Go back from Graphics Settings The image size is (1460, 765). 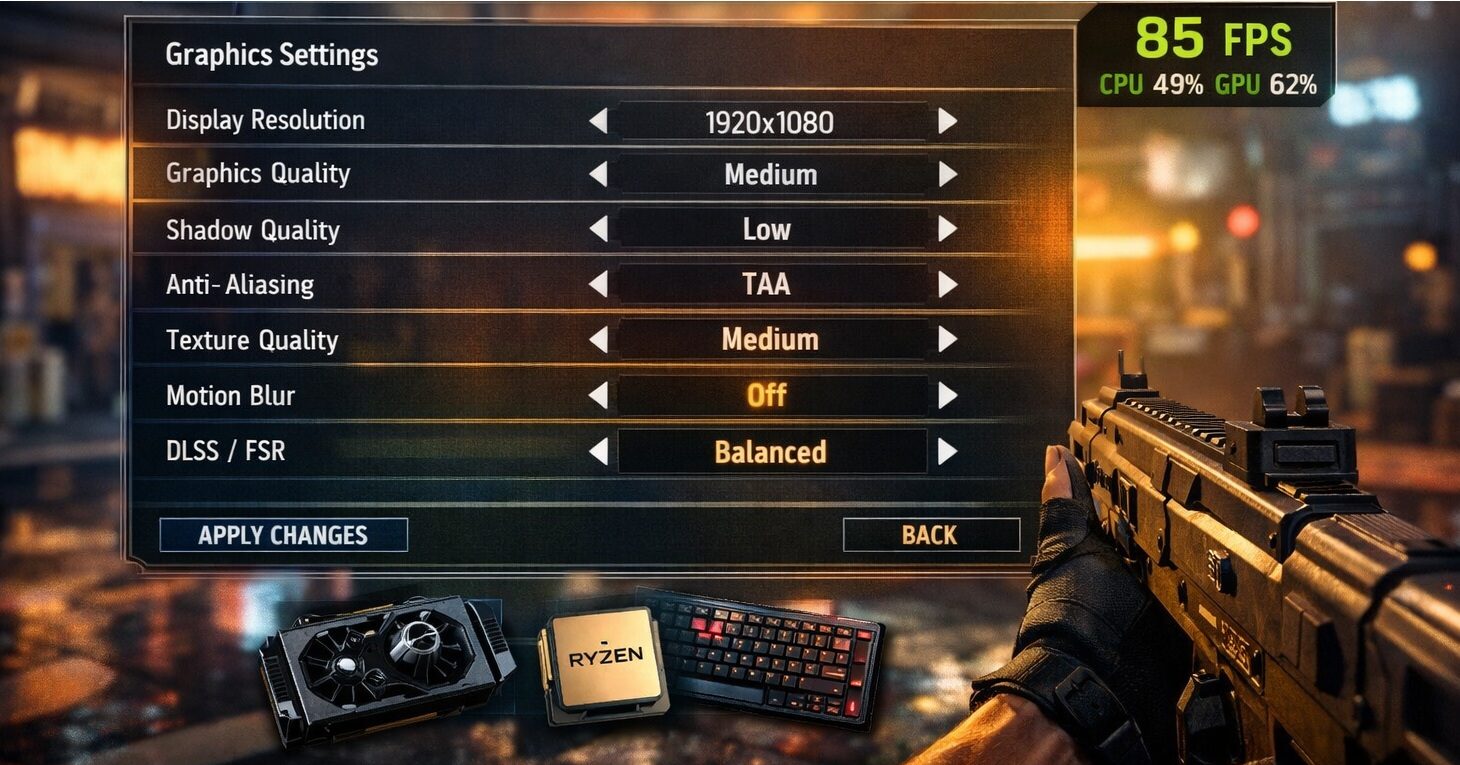click(930, 535)
